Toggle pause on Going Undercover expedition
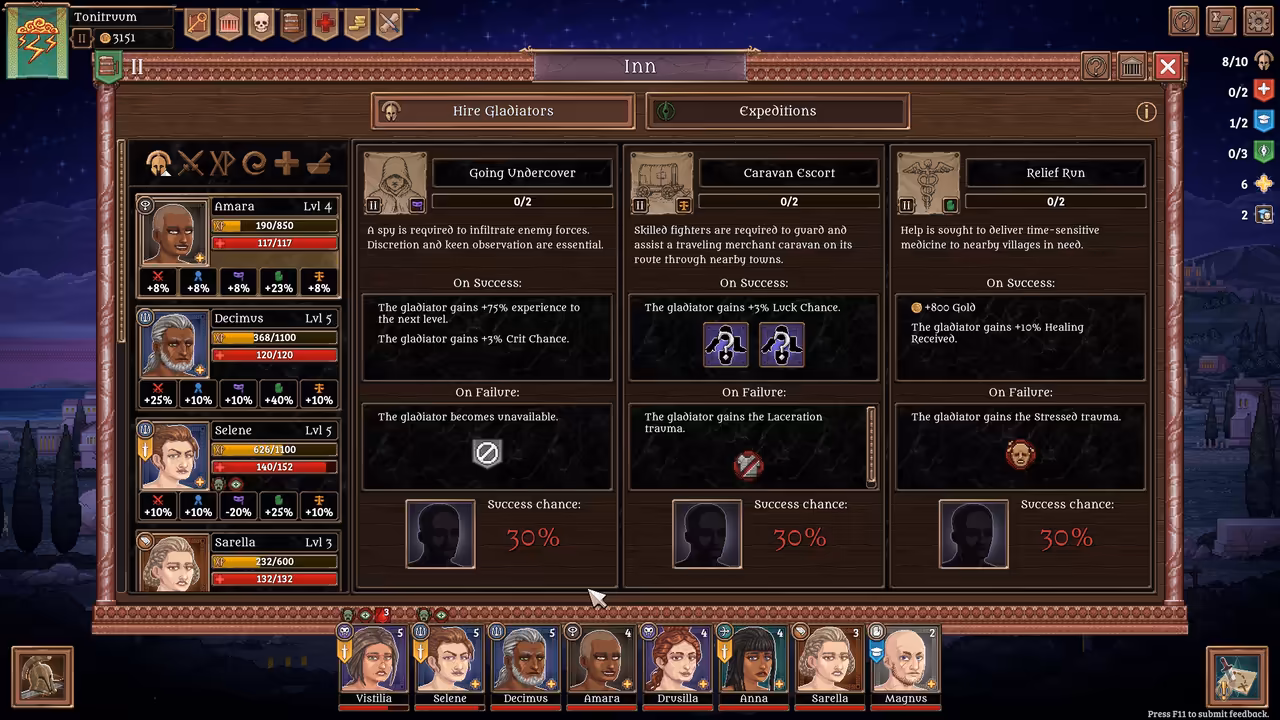The image size is (1280, 720). click(372, 203)
